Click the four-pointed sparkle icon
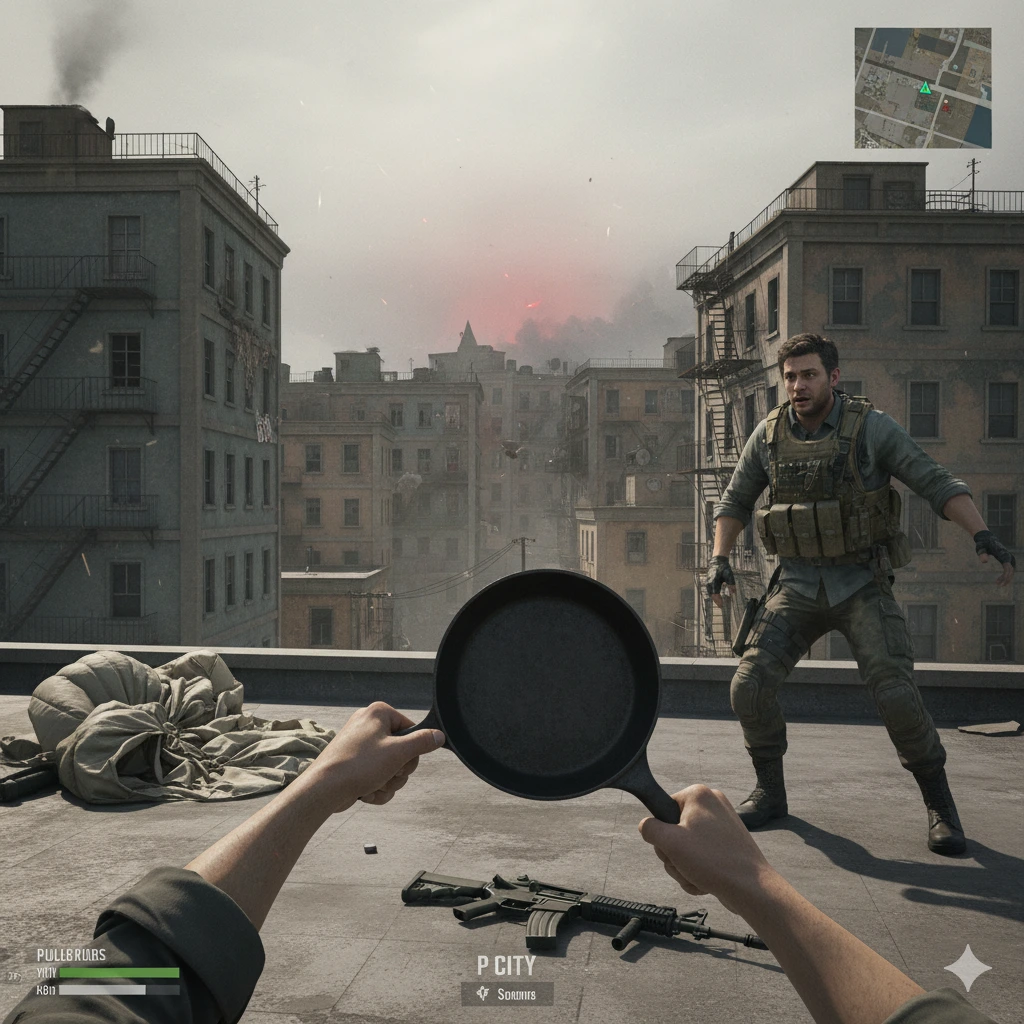This screenshot has height=1024, width=1024. pos(967,967)
